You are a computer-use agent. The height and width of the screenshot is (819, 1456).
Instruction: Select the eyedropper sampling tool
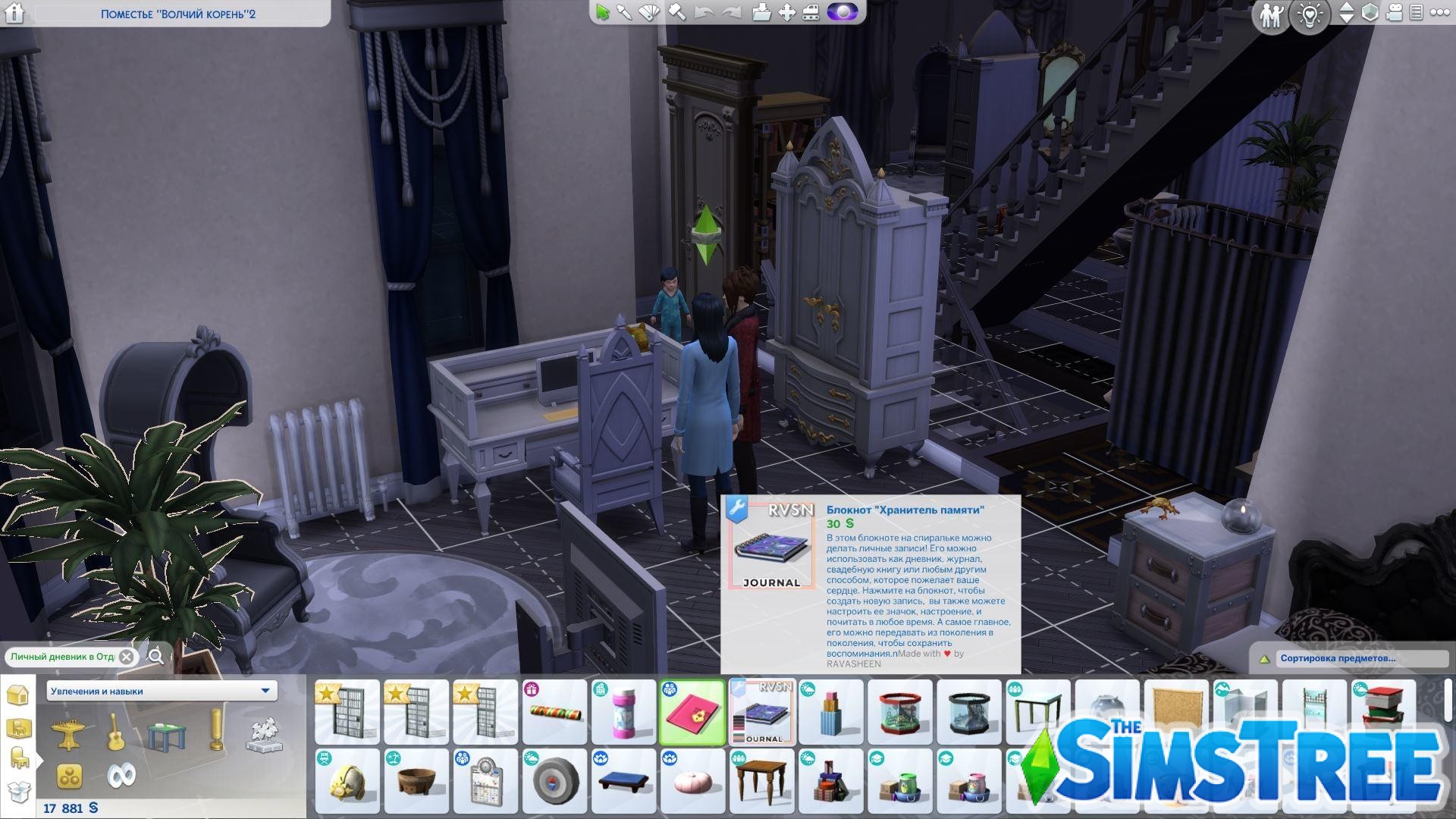click(623, 13)
